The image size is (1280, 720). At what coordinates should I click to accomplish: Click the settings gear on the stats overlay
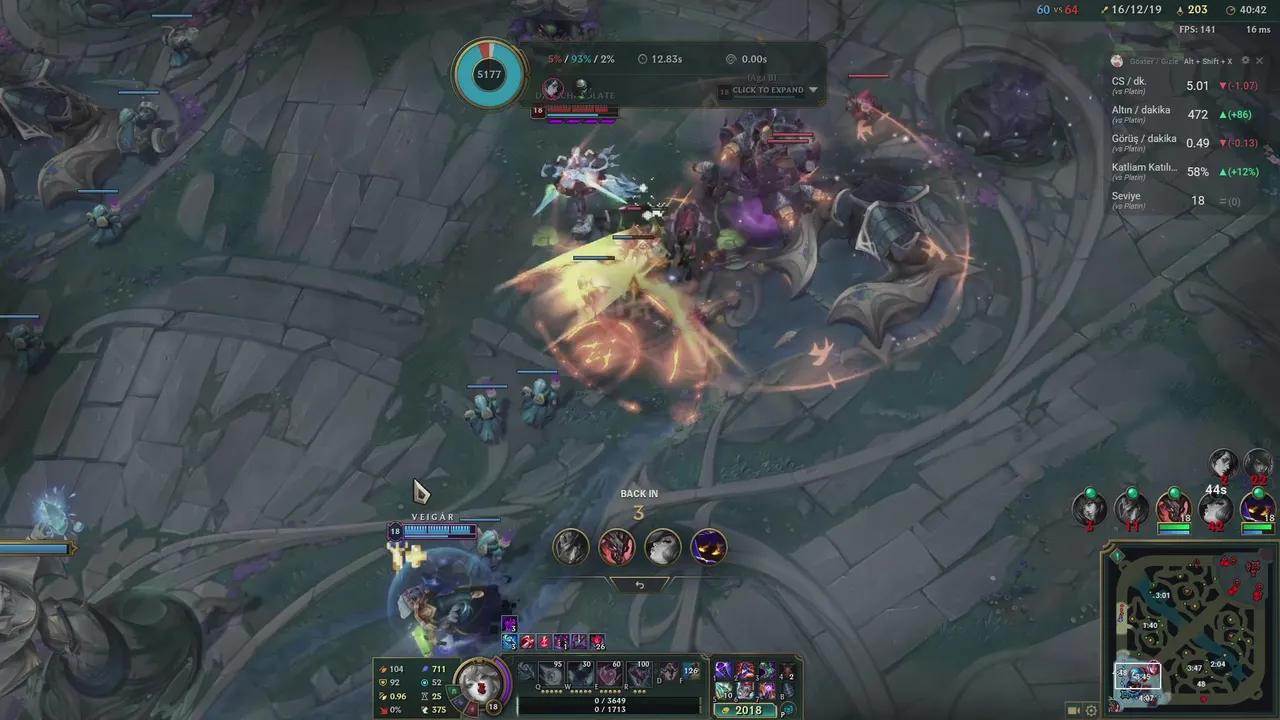[x=1245, y=61]
